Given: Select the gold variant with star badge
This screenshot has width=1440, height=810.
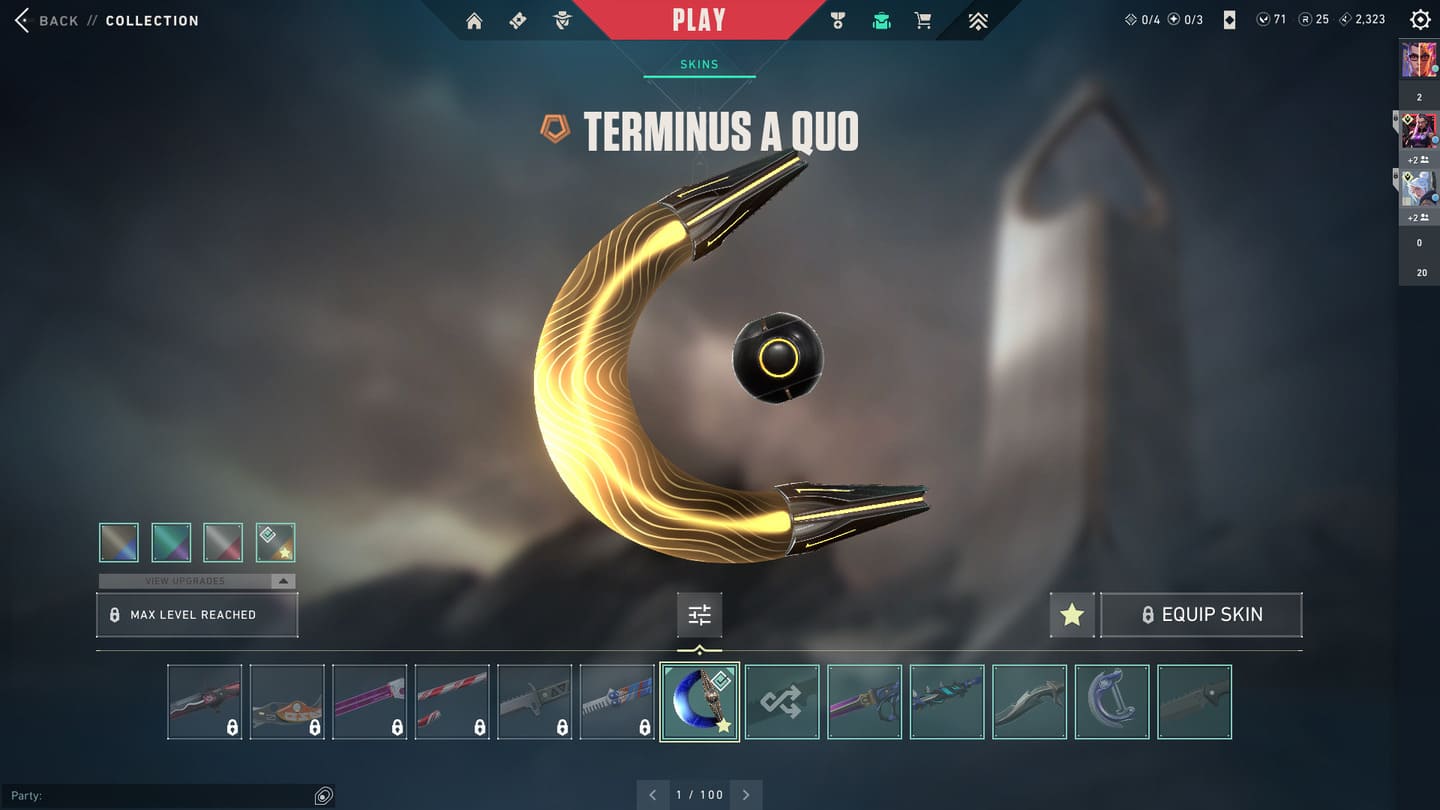Looking at the screenshot, I should 275,543.
